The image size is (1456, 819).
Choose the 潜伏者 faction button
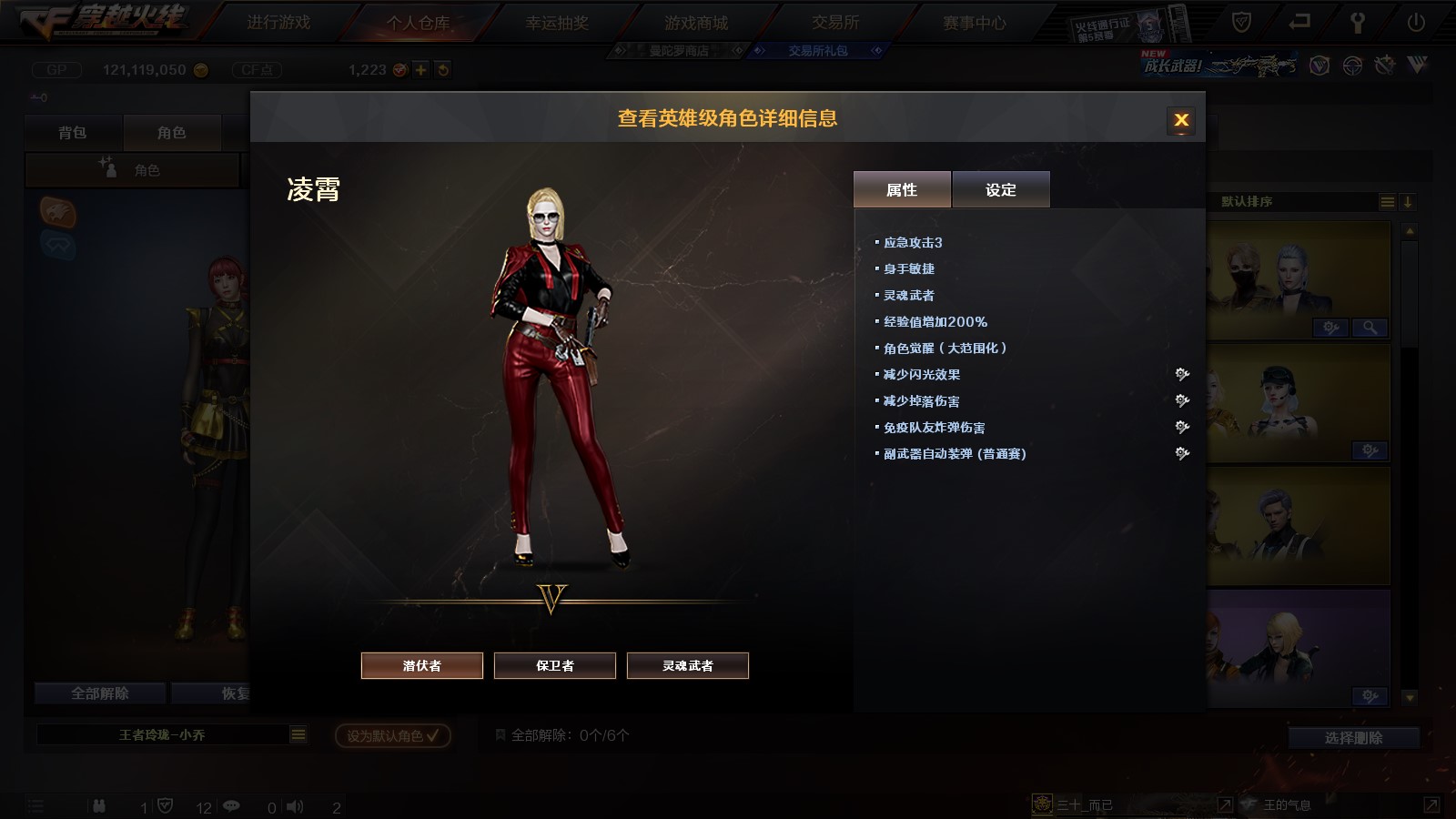pos(422,665)
